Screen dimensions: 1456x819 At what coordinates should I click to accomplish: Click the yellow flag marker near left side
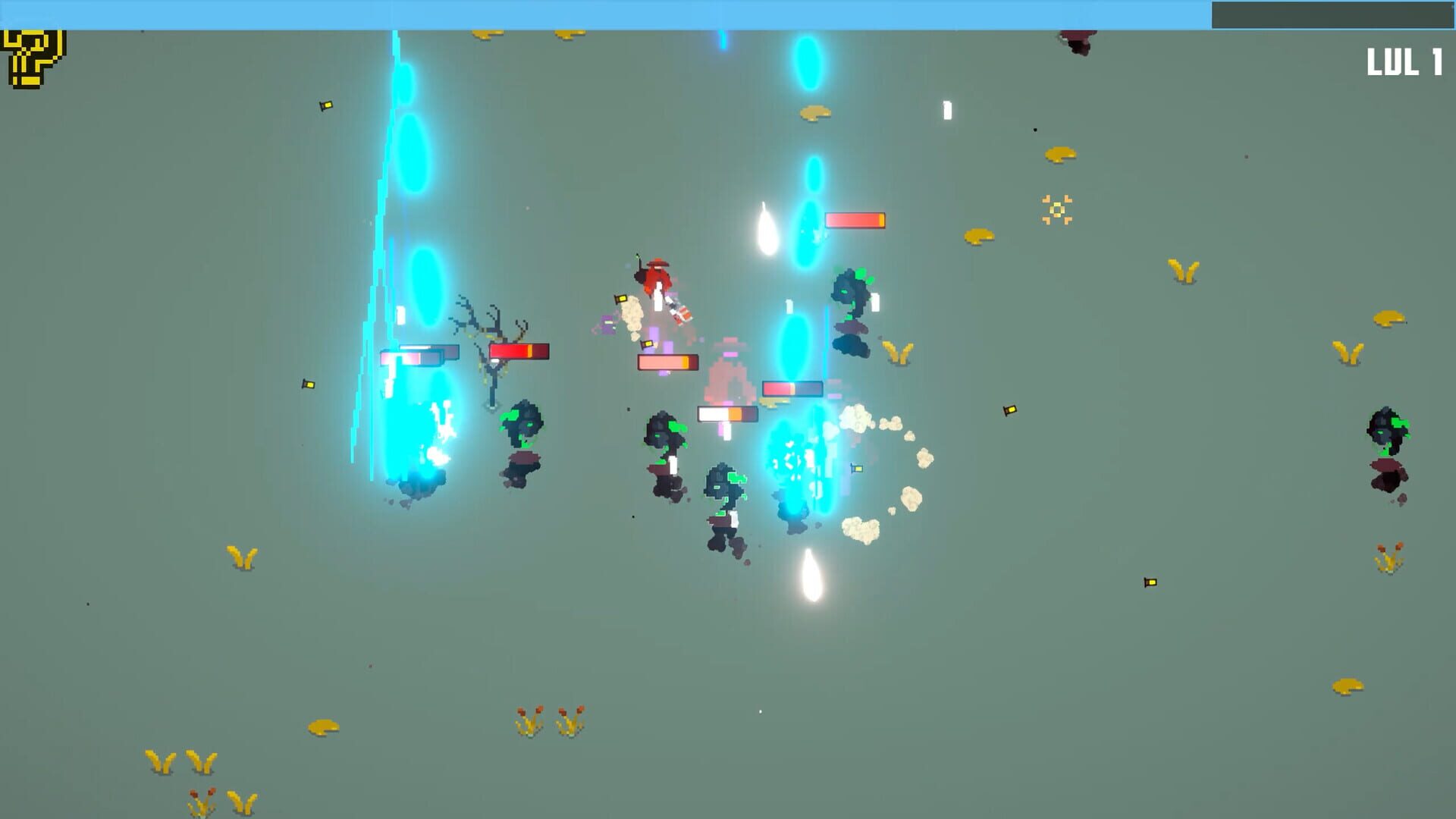(x=307, y=385)
